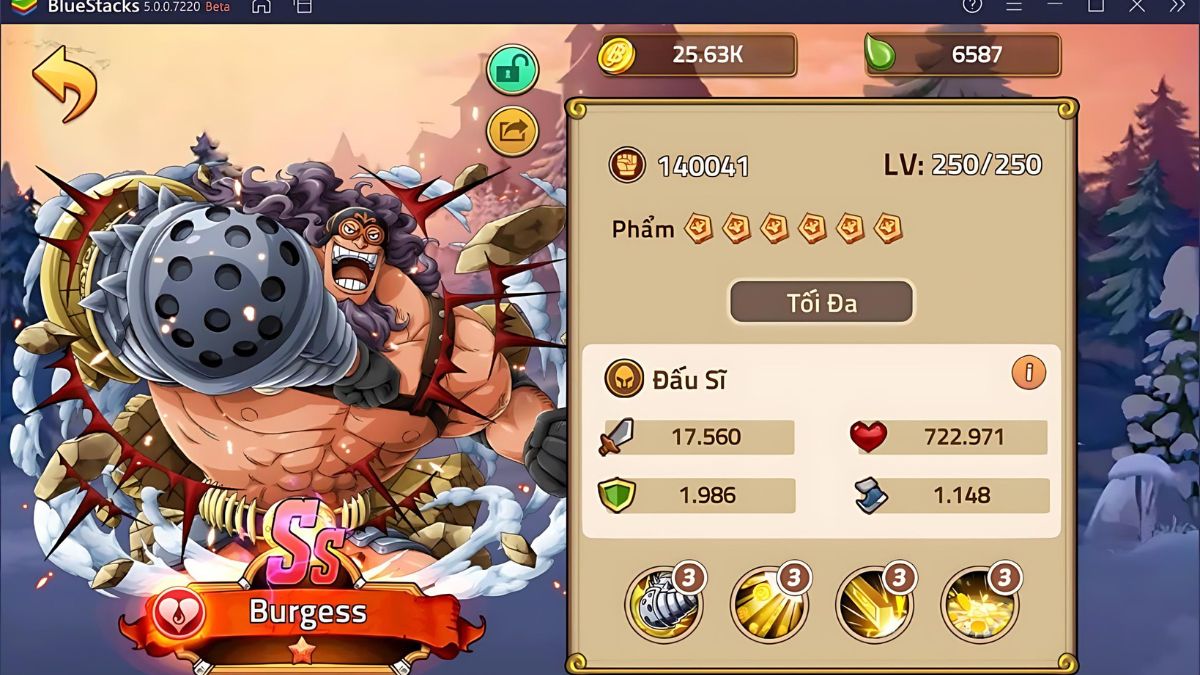Select the Đấu Sĩ class helmet icon
Viewport: 1200px width, 675px height.
[624, 379]
